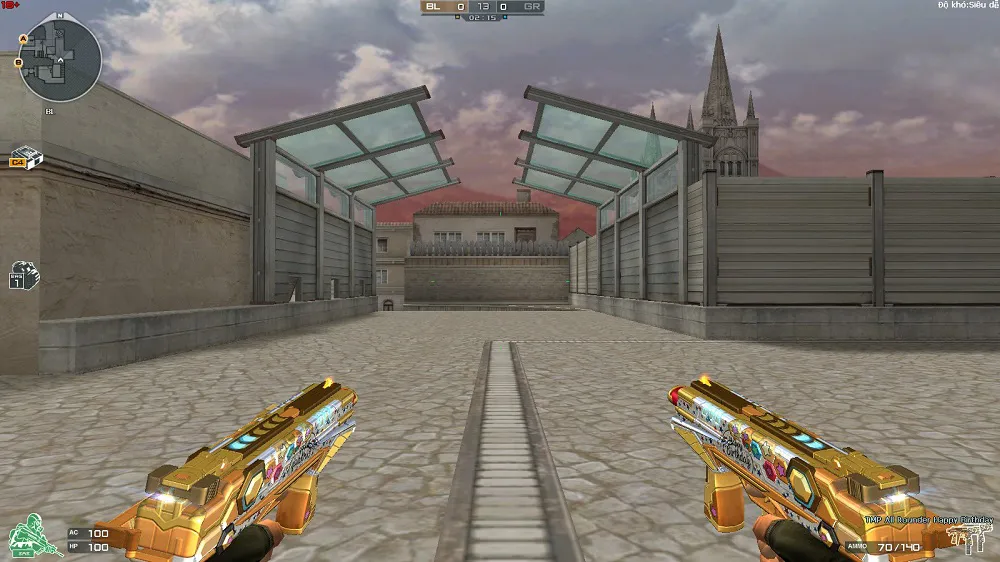This screenshot has width=1000, height=562.
Task: Select the C4 bomb icon
Action: coord(23,157)
